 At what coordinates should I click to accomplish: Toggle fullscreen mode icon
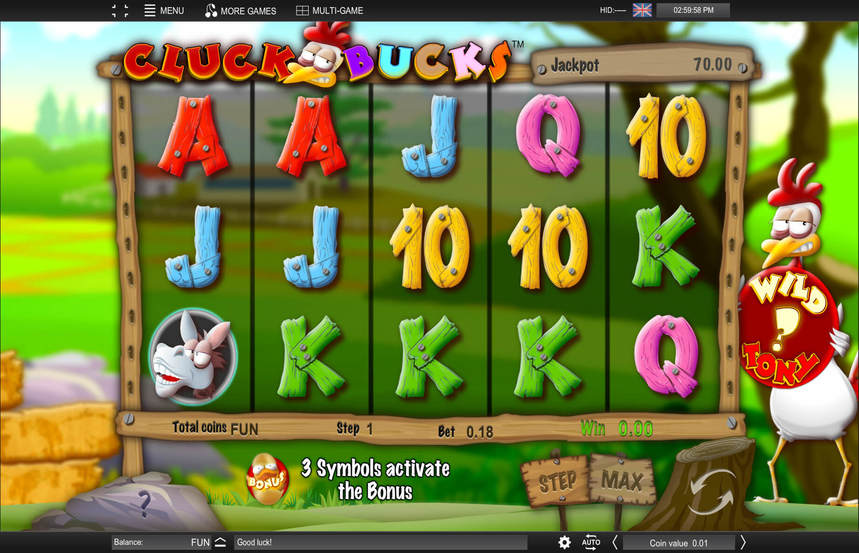[x=120, y=11]
